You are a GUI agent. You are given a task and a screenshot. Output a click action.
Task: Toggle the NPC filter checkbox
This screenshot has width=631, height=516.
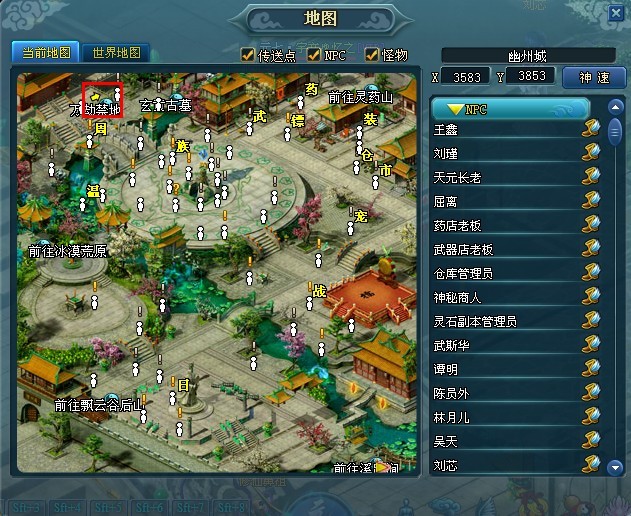pos(314,55)
